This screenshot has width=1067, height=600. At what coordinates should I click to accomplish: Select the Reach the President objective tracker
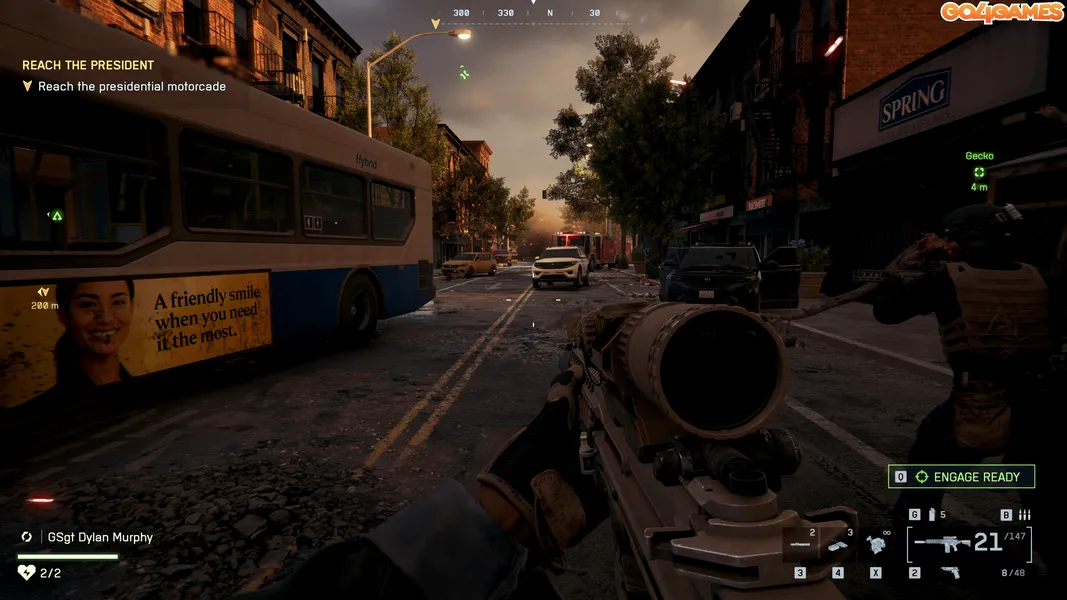[88, 65]
